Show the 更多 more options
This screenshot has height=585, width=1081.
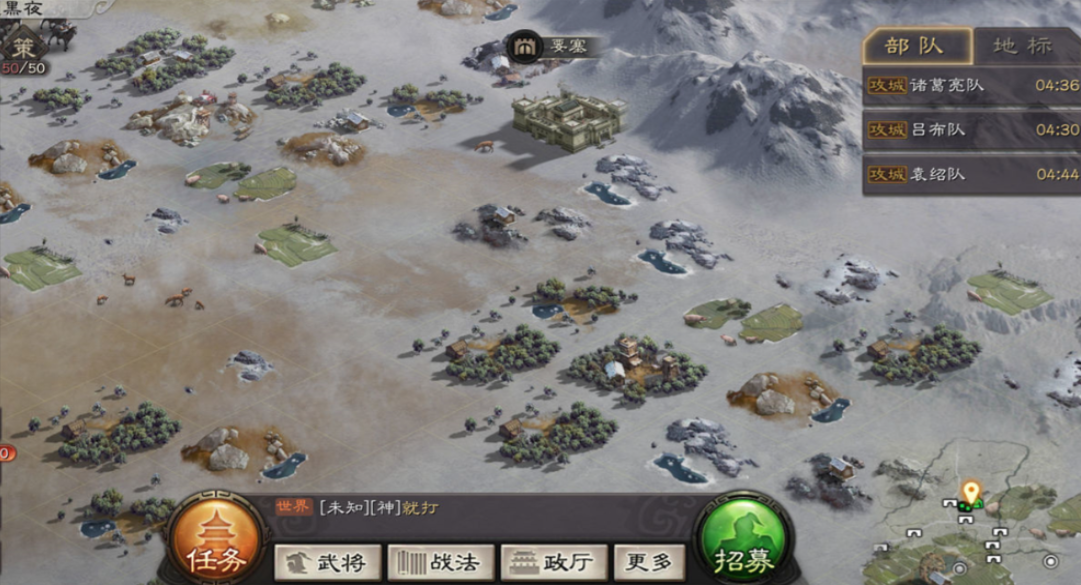(649, 562)
